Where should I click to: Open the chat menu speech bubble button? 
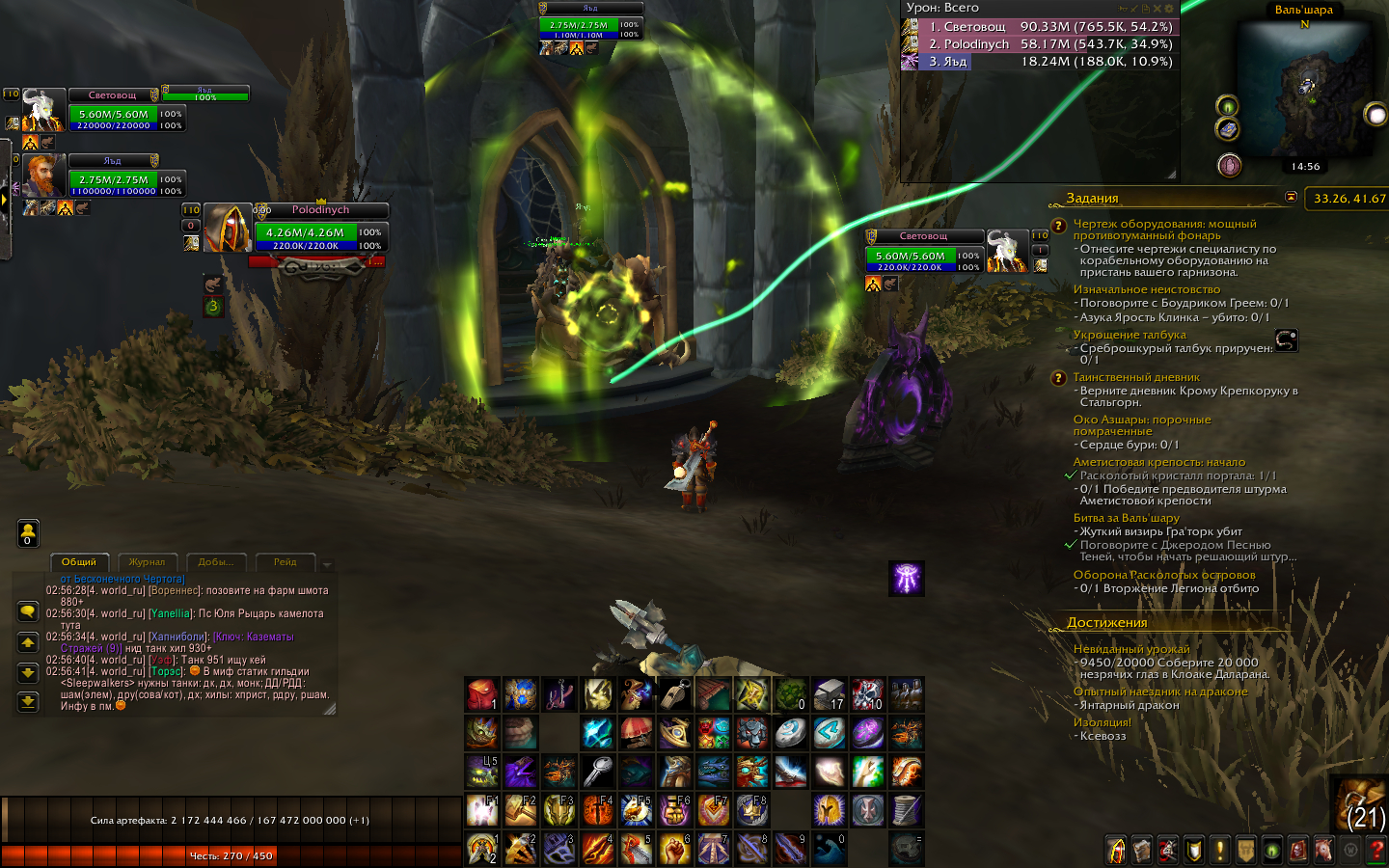28,611
